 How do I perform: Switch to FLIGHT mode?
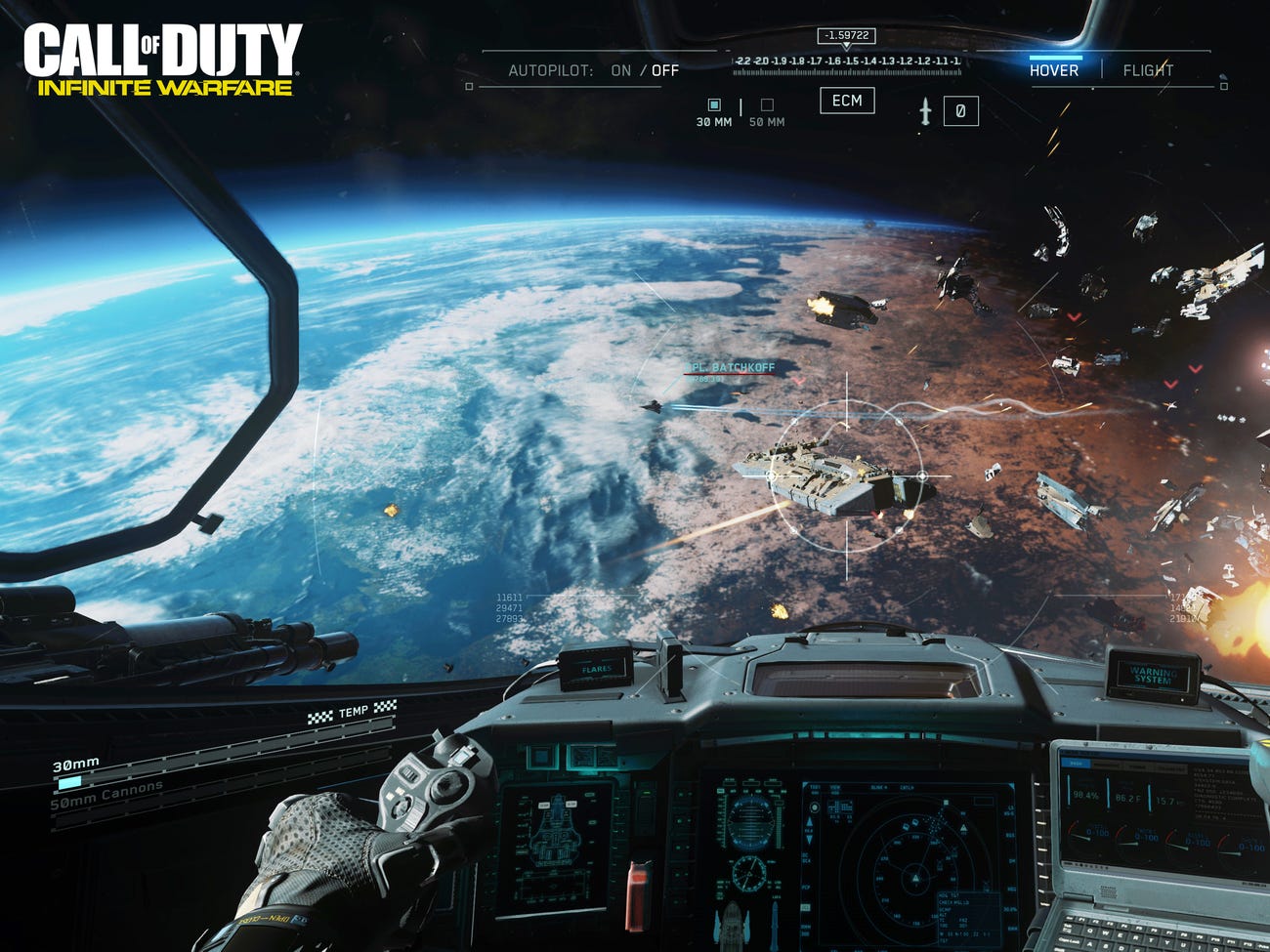tap(1147, 70)
